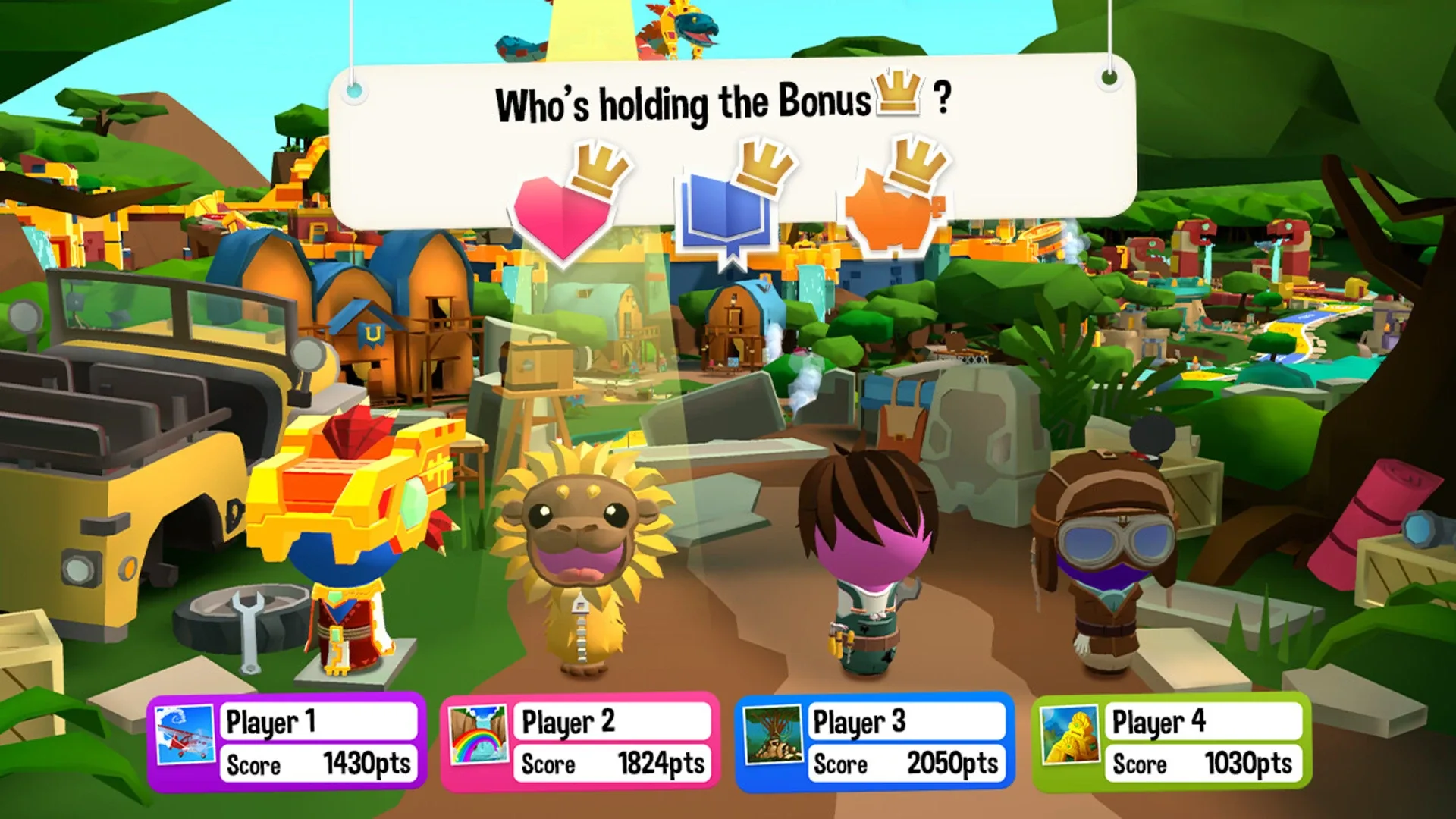The height and width of the screenshot is (819, 1456).
Task: Click Player 2's rainbow waterfall avatar icon
Action: click(x=478, y=734)
